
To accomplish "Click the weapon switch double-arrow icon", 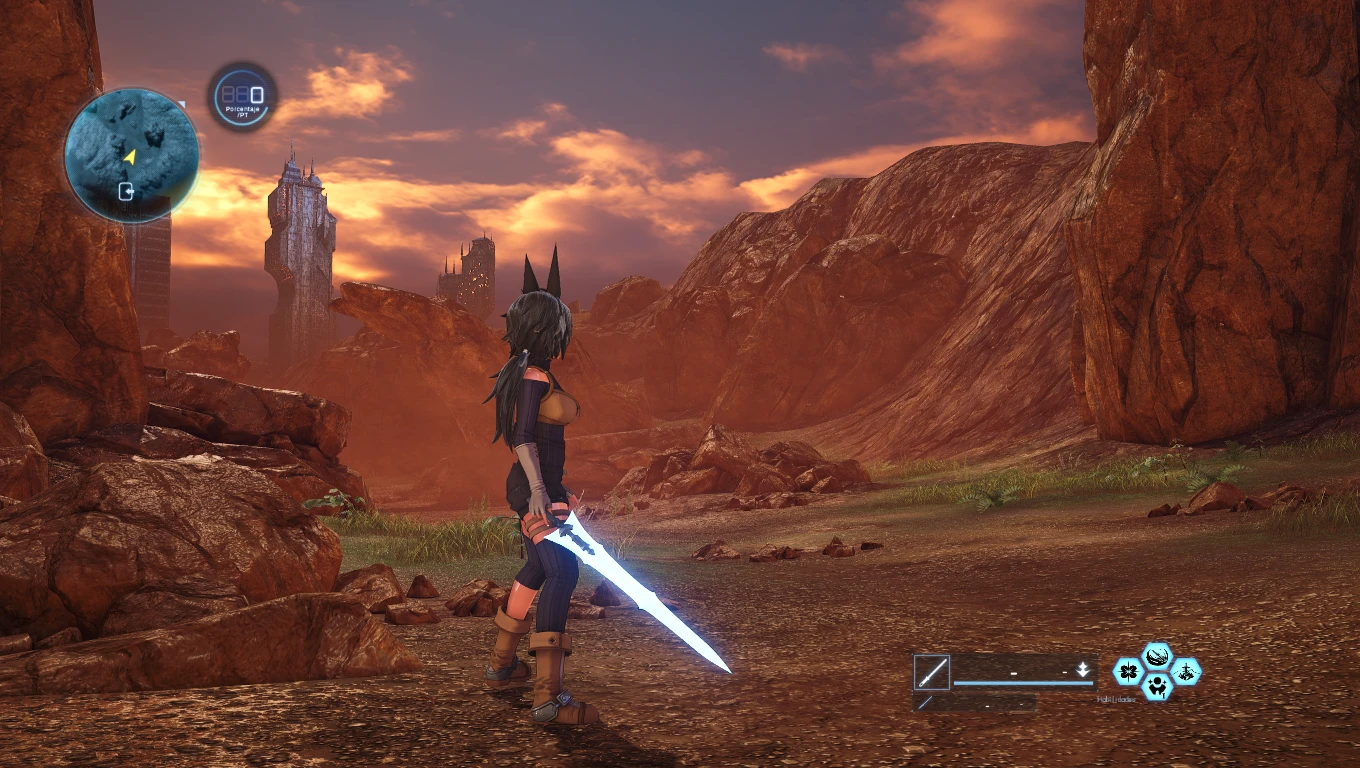I will 1082,671.
